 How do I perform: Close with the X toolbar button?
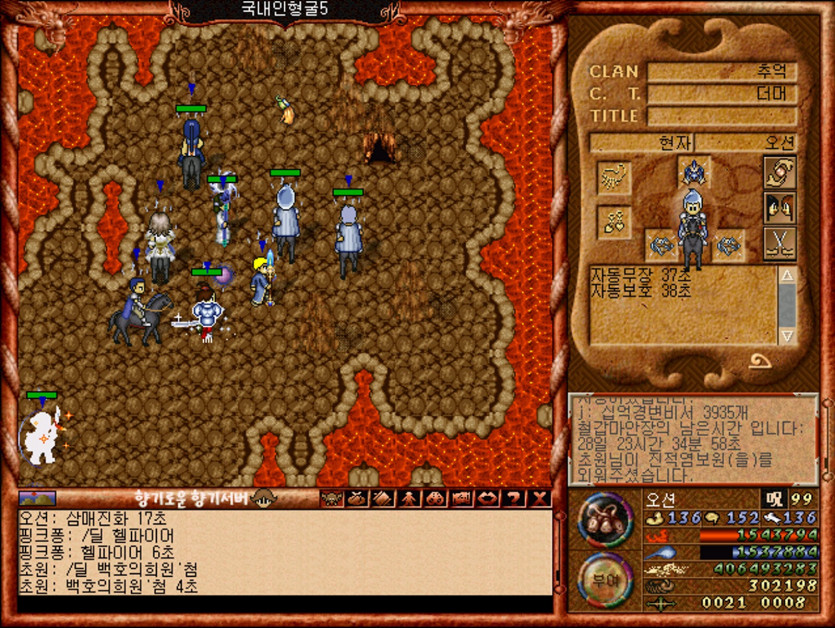point(540,498)
